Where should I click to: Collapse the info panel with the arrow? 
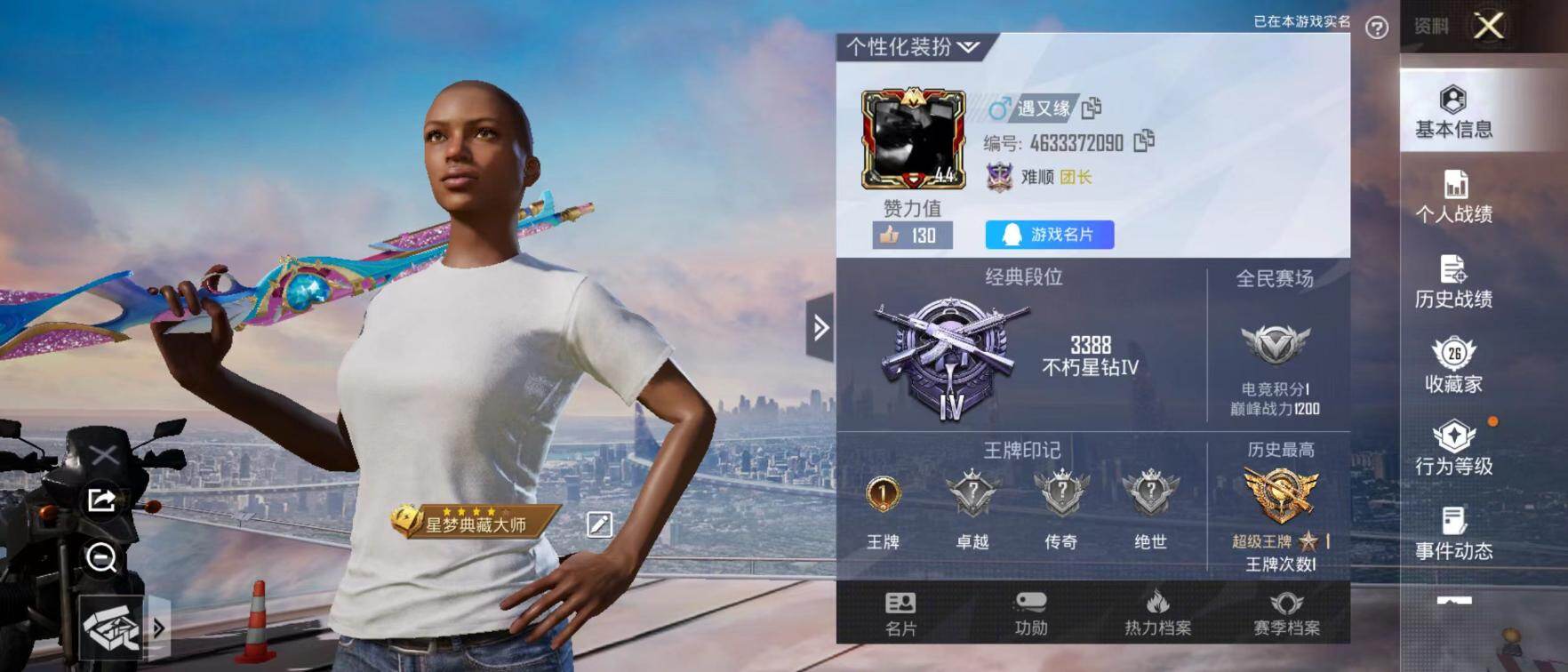pos(820,328)
